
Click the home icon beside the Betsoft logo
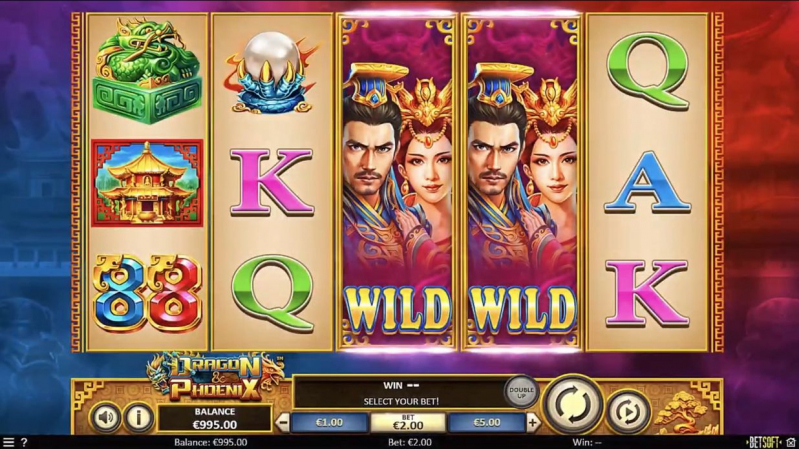click(x=791, y=442)
